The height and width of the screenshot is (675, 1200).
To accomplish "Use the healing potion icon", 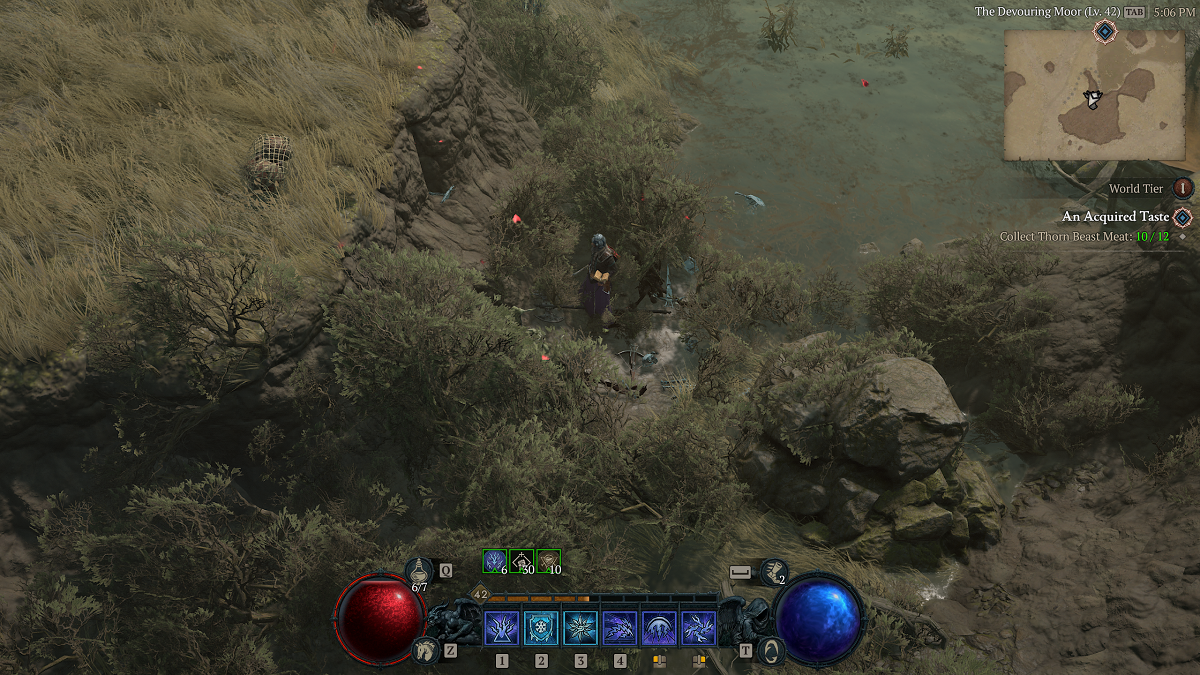I will (419, 571).
